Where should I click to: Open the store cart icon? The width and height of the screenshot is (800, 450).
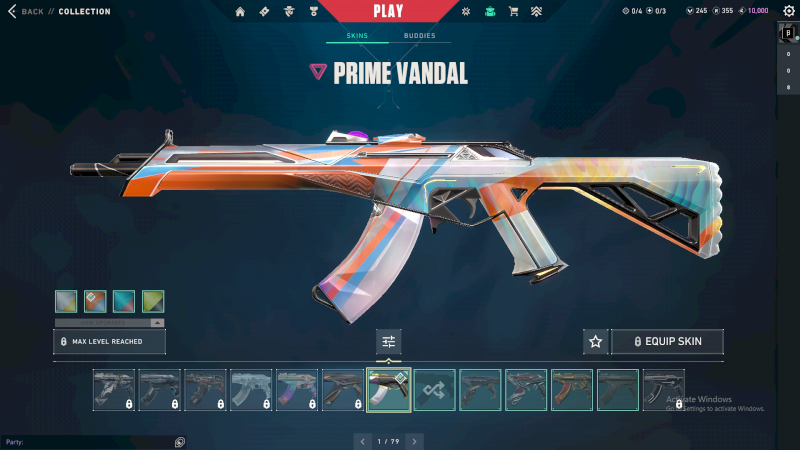513,12
